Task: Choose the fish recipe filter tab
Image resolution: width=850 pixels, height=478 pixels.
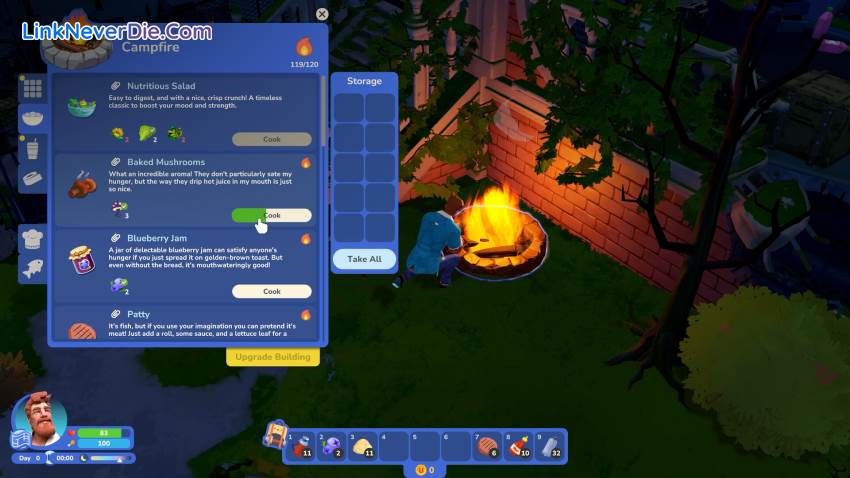Action: tap(32, 268)
